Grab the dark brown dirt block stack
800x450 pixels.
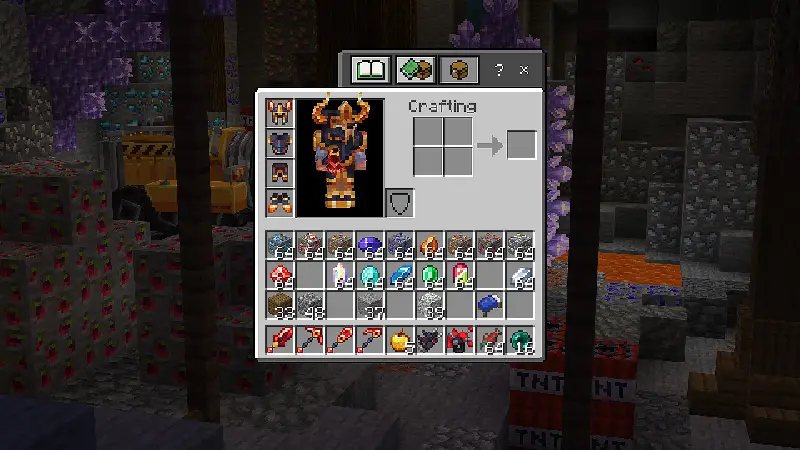[281, 303]
